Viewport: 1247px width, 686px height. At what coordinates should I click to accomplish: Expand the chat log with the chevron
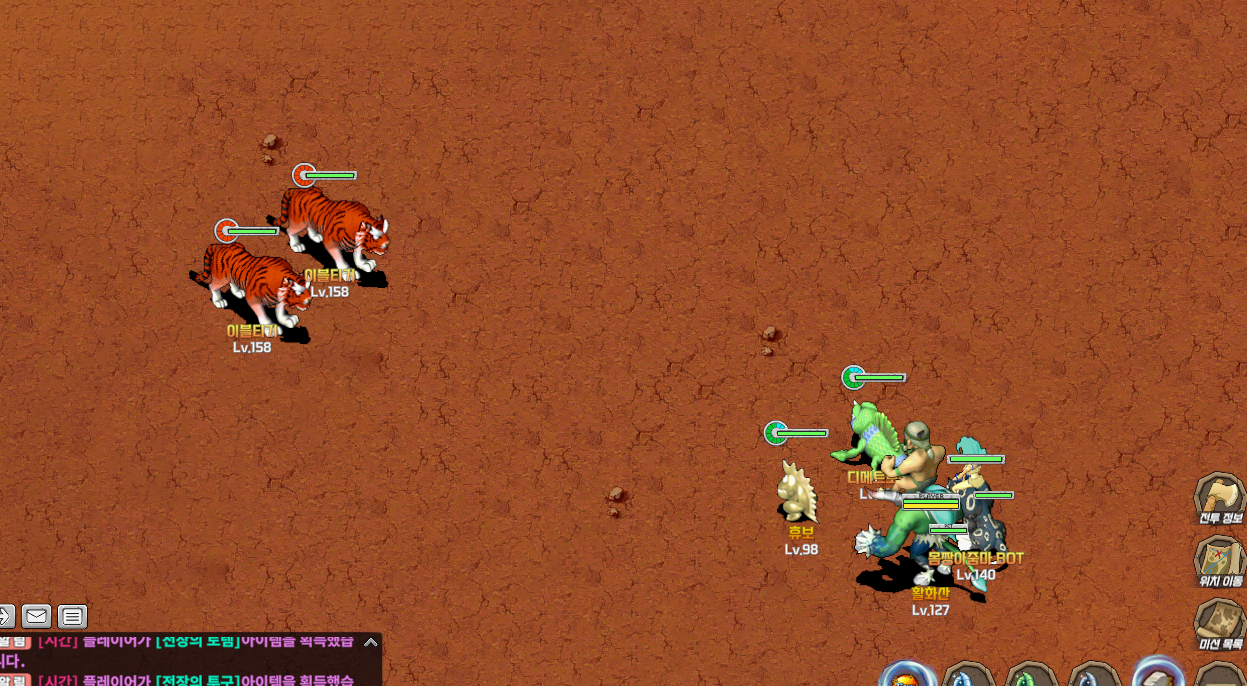click(x=371, y=642)
